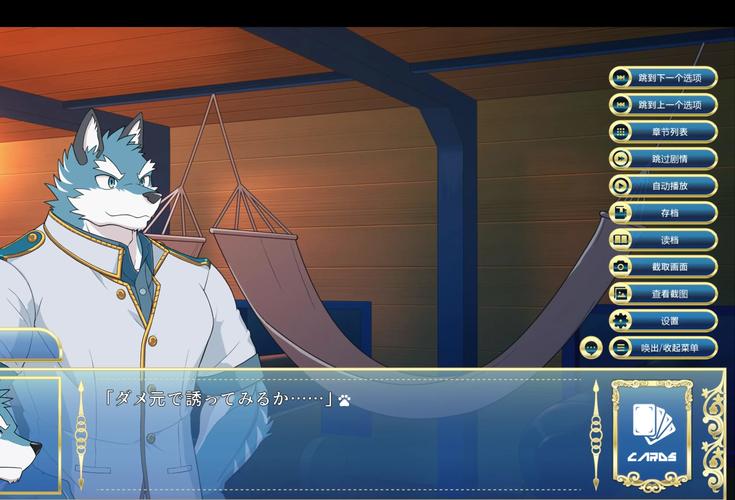Advance the dialogue via the paw icon
The width and height of the screenshot is (735, 500).
tap(344, 400)
